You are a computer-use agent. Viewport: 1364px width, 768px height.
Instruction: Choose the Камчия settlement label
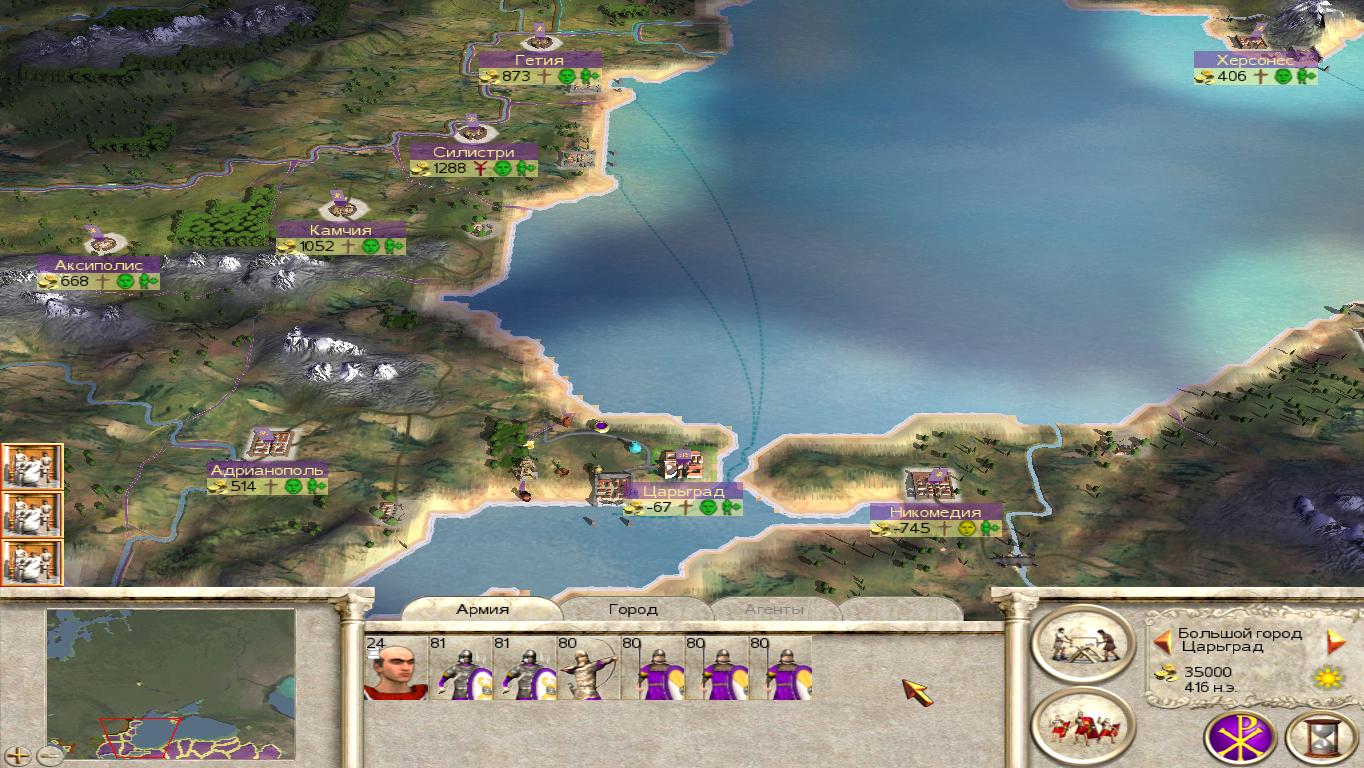[341, 230]
